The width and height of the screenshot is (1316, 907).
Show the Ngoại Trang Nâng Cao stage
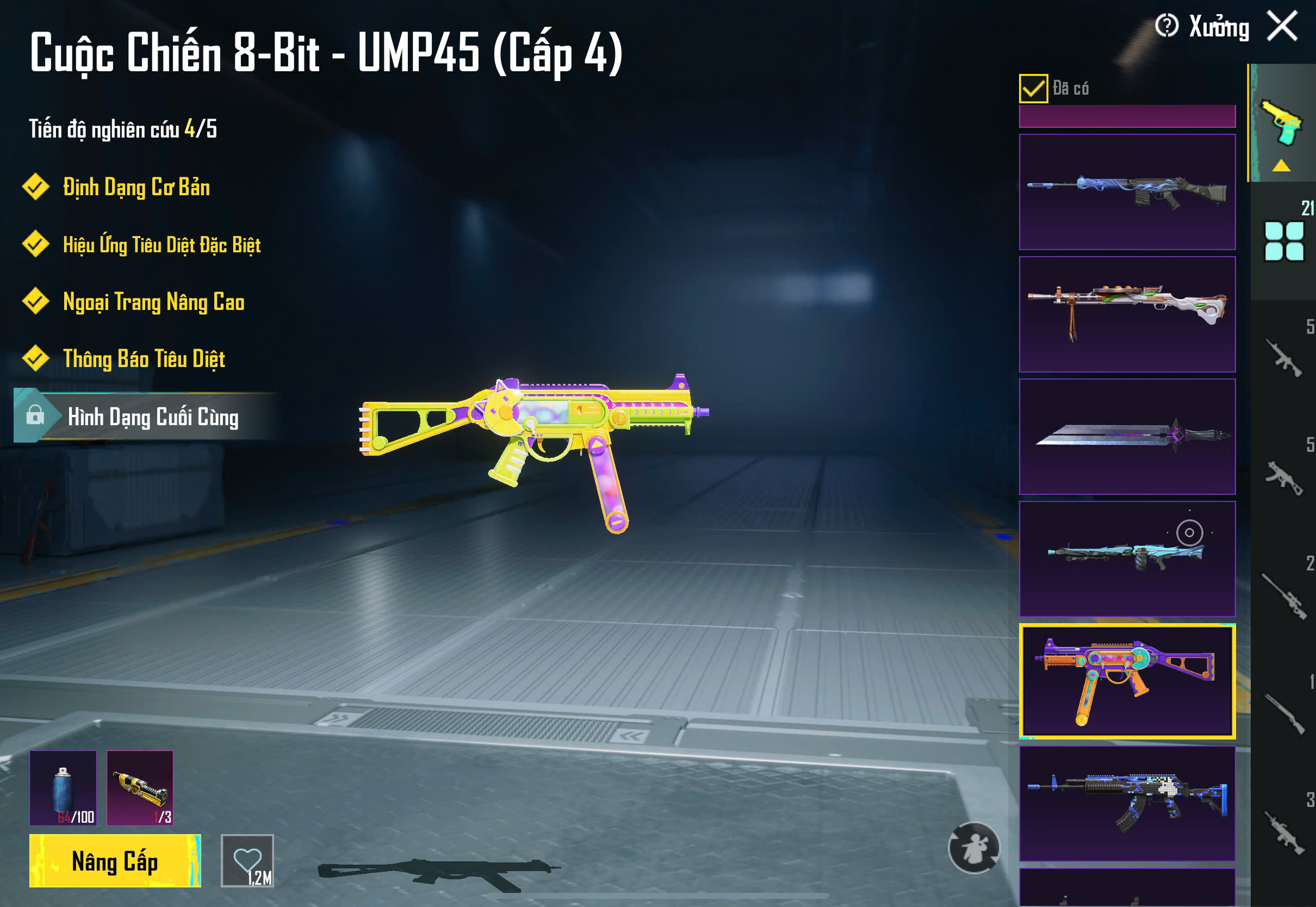coord(153,302)
